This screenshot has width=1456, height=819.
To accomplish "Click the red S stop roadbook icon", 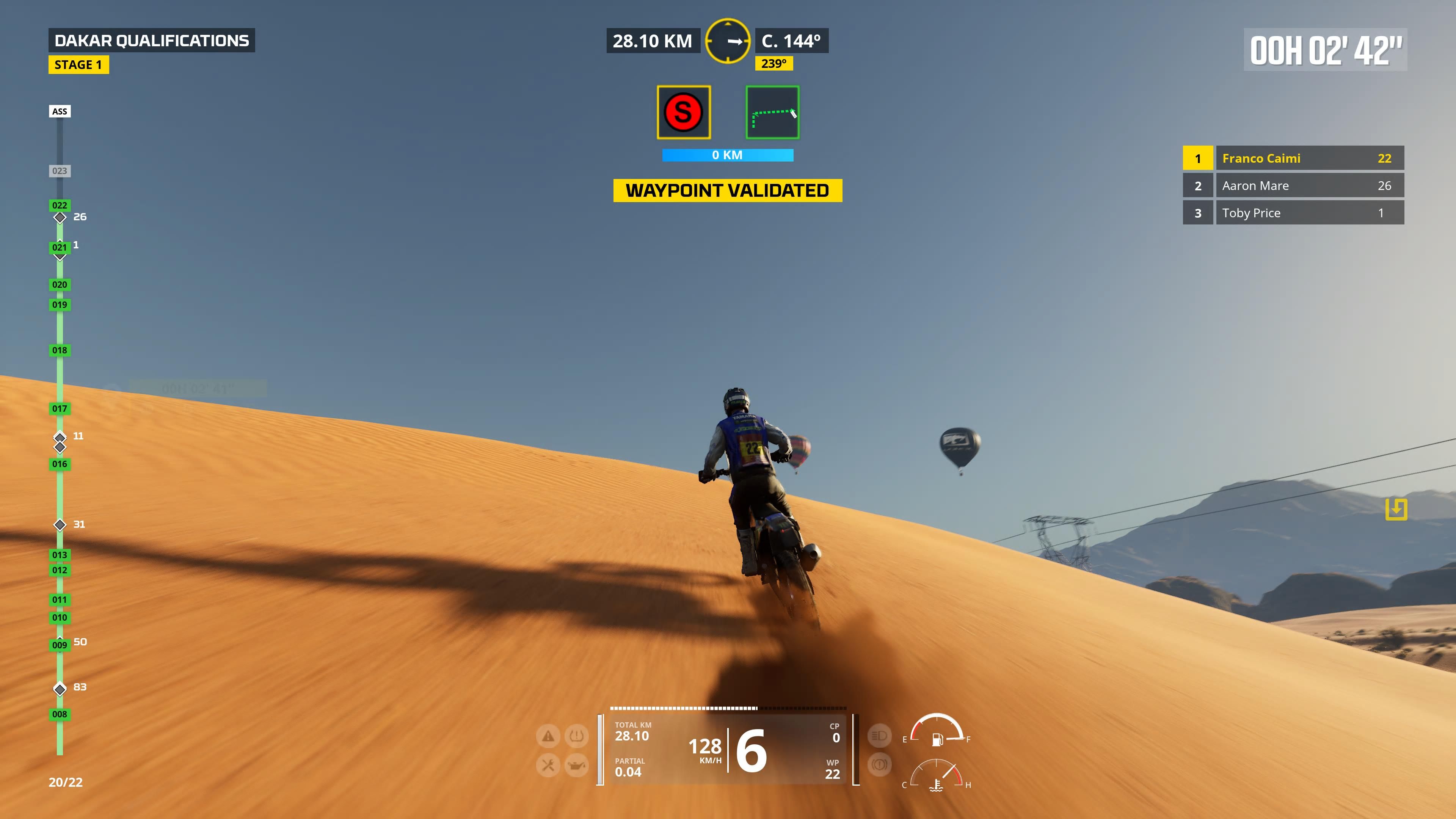I will tap(683, 112).
